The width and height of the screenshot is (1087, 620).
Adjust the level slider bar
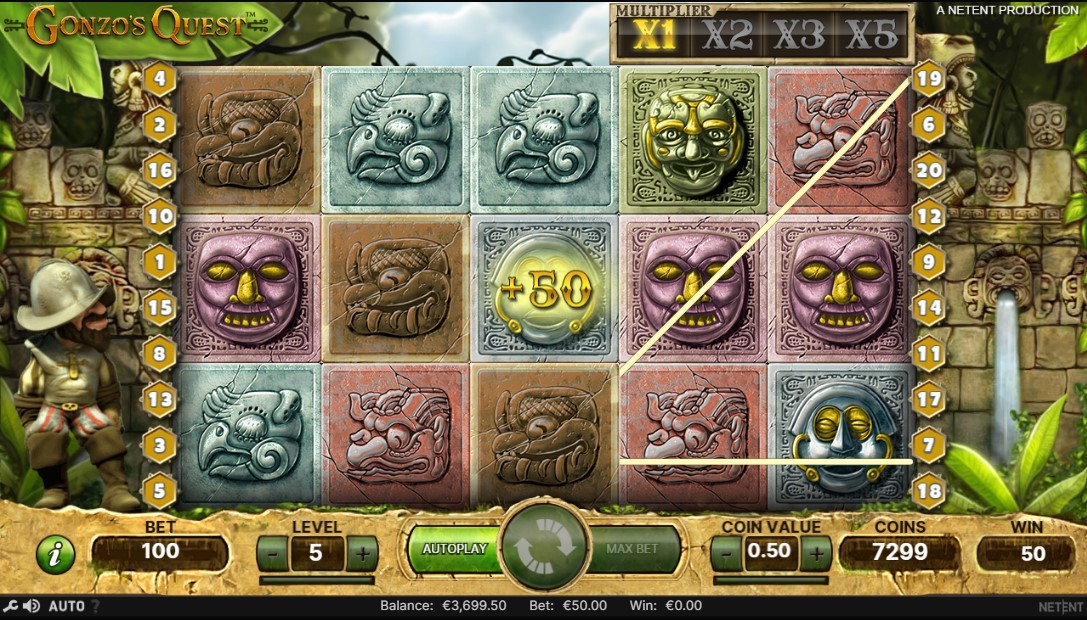(317, 579)
